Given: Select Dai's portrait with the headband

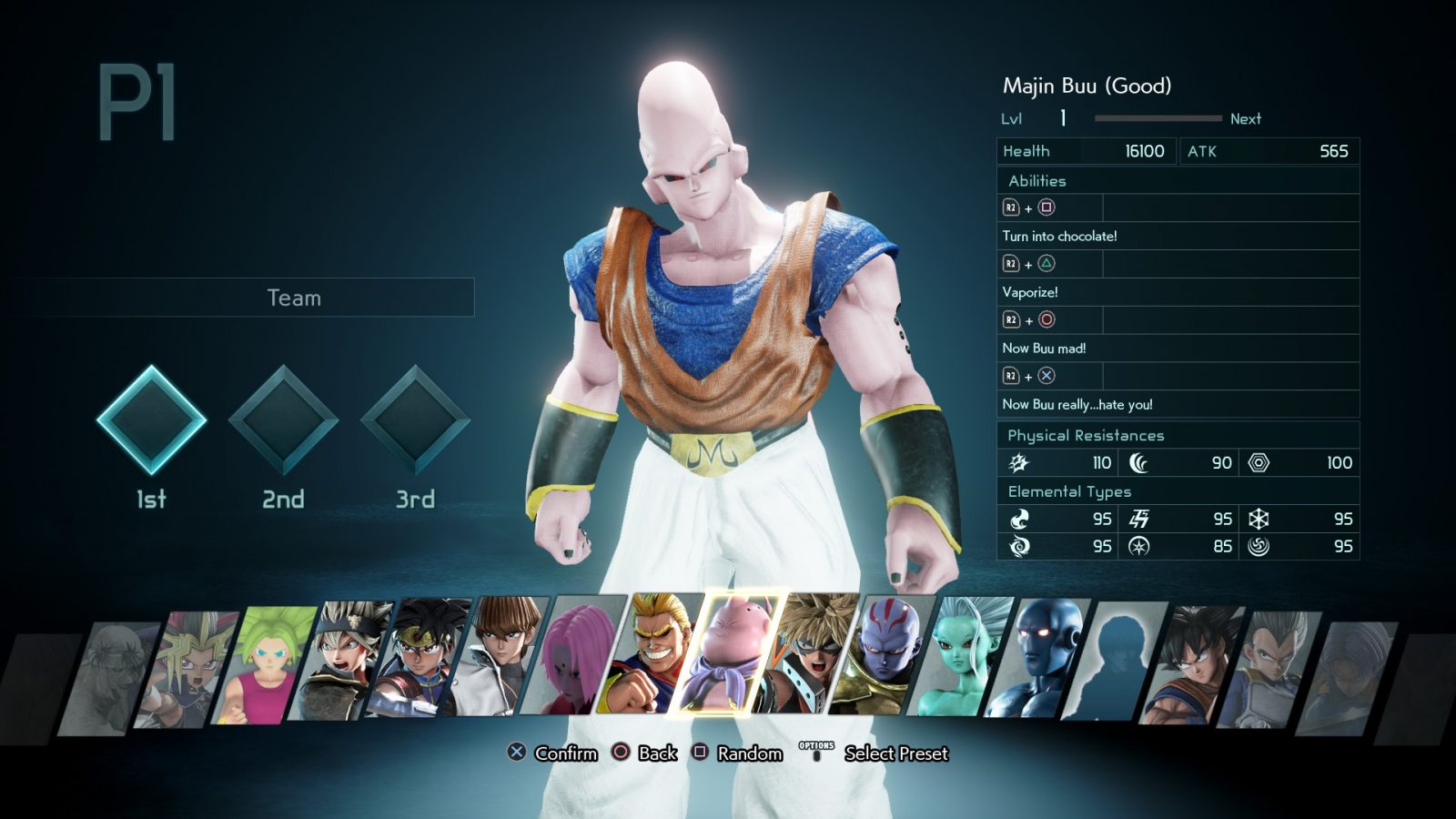Looking at the screenshot, I should [x=419, y=659].
